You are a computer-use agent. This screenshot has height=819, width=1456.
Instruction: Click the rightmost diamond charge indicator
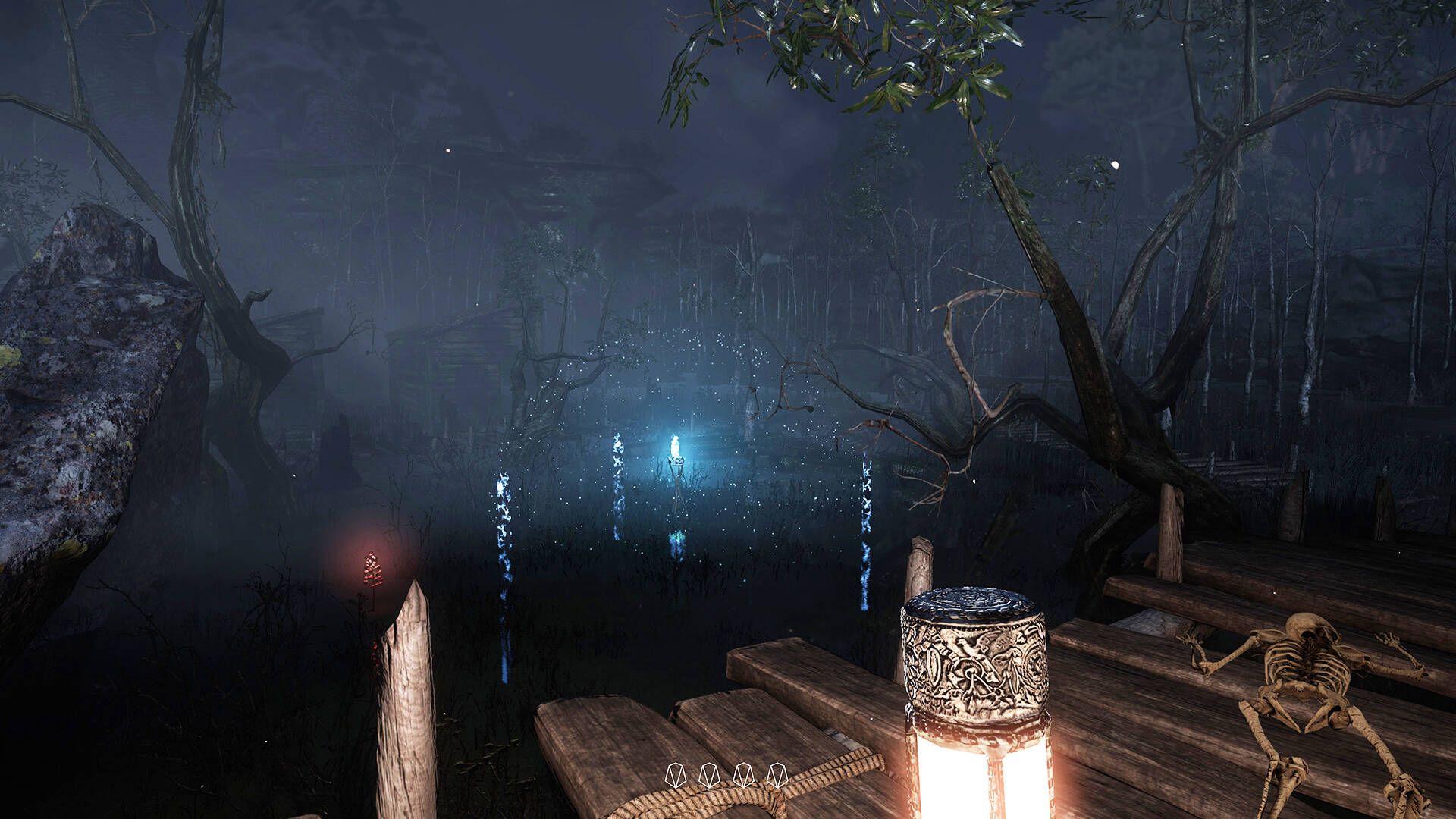click(777, 775)
